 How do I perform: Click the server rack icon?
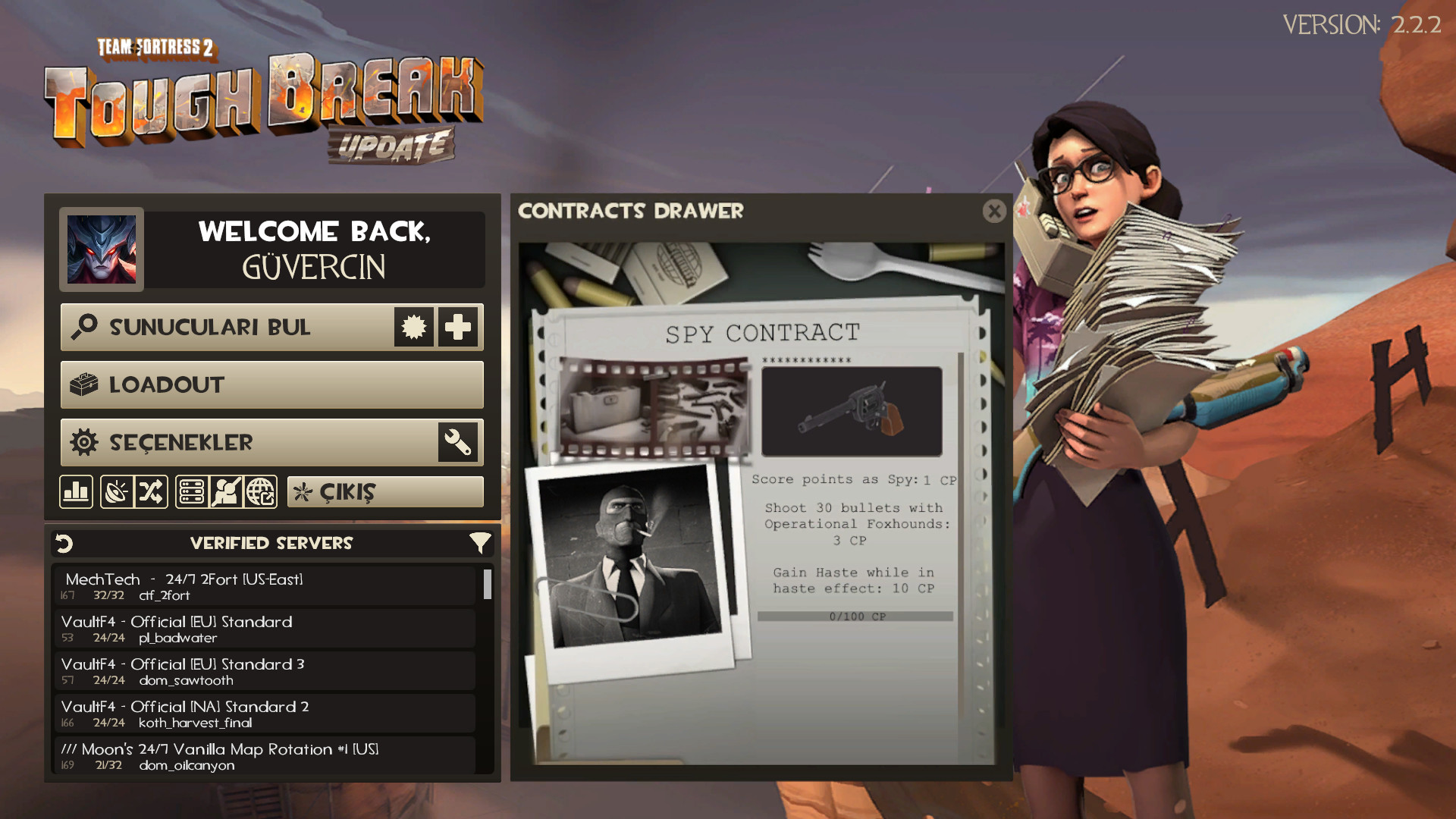click(192, 492)
